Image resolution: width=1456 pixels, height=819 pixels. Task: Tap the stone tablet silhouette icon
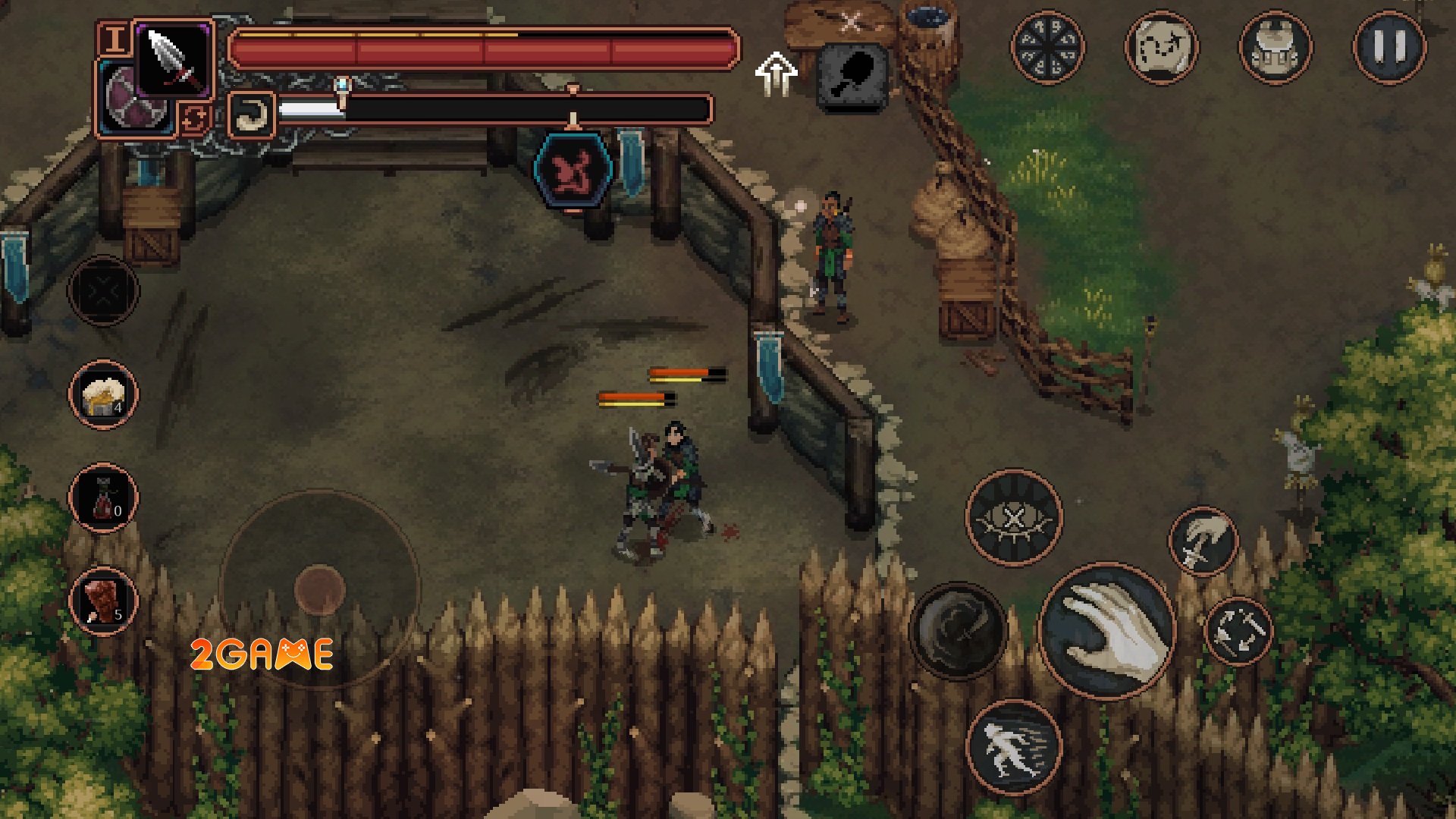[853, 76]
